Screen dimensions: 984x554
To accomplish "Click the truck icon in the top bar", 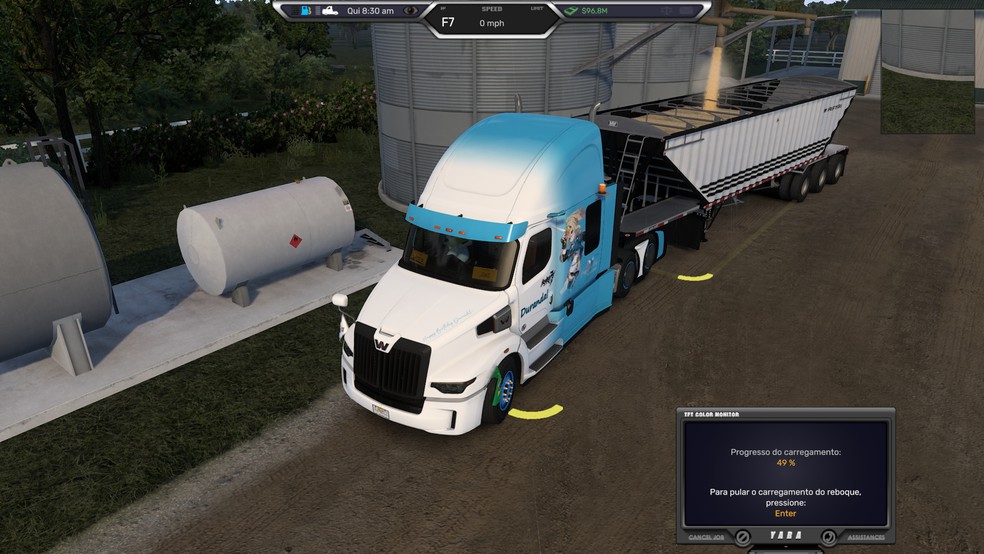I will pyautogui.click(x=327, y=11).
